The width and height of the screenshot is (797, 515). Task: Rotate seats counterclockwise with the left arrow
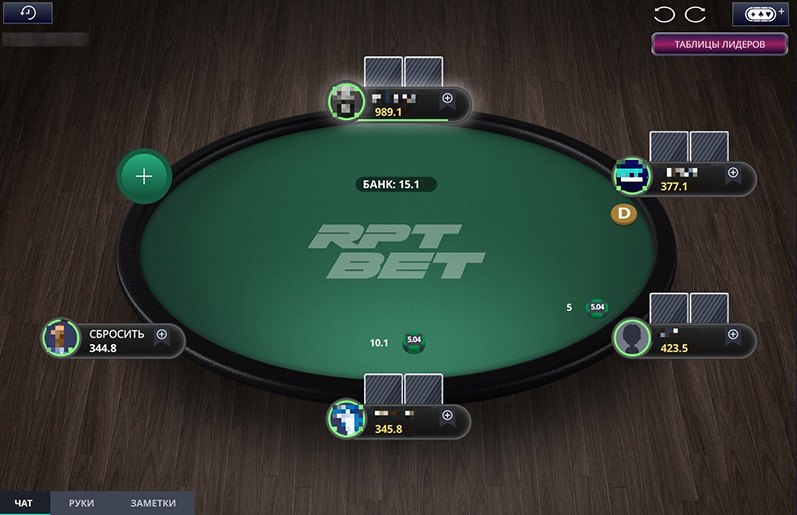(x=664, y=14)
